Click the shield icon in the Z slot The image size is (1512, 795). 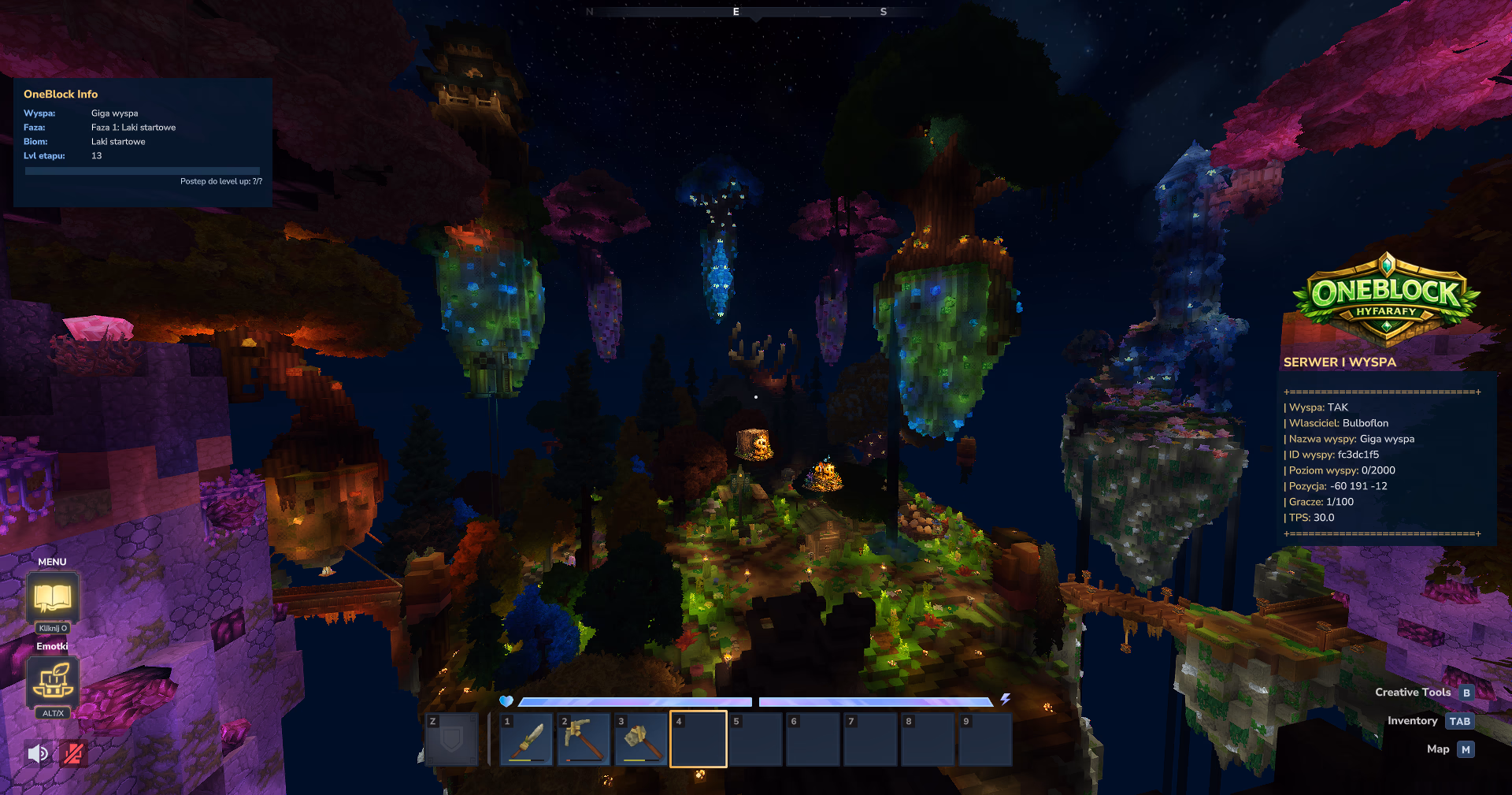coord(451,738)
